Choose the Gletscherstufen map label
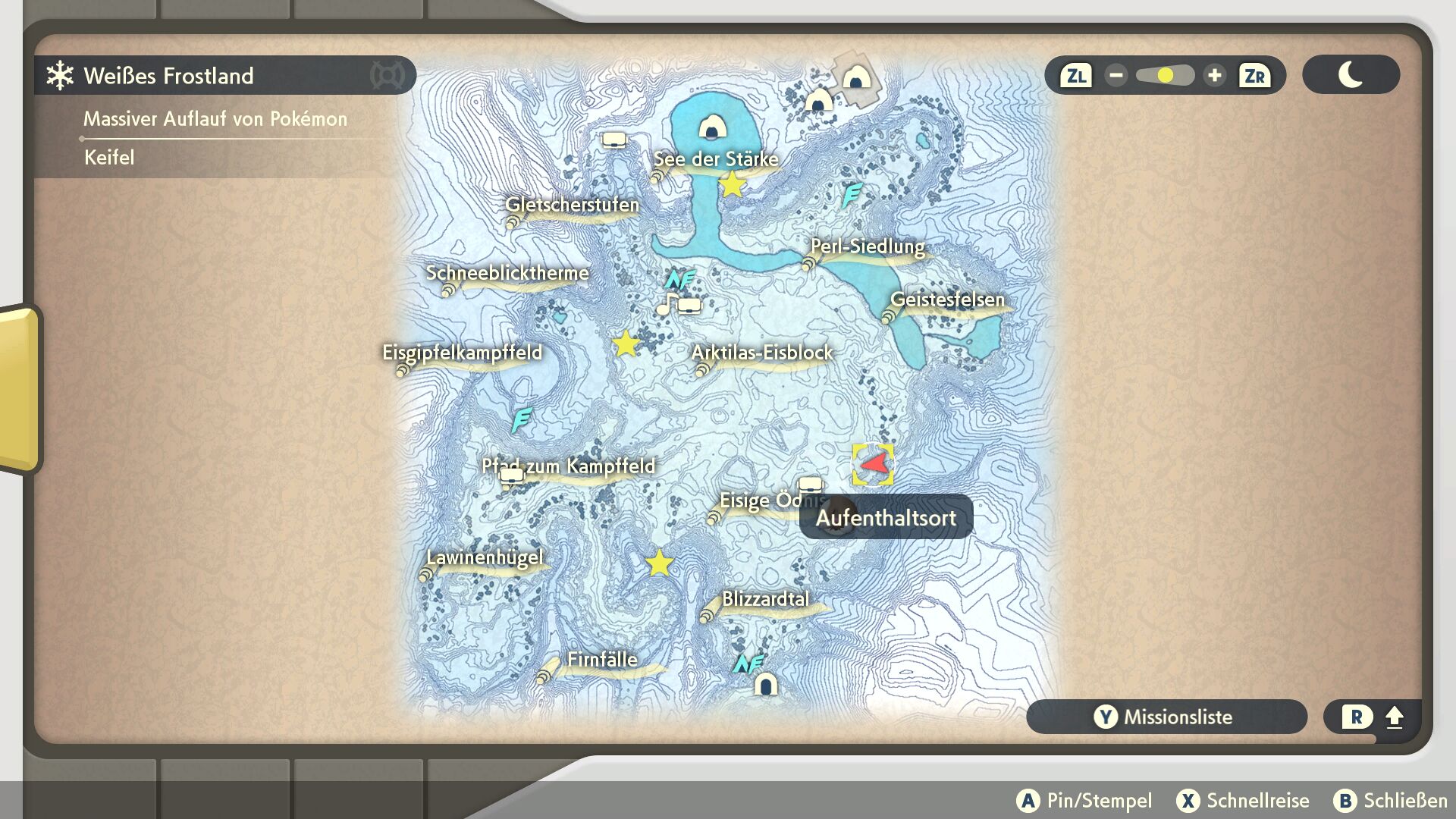The width and height of the screenshot is (1456, 819). 573,205
